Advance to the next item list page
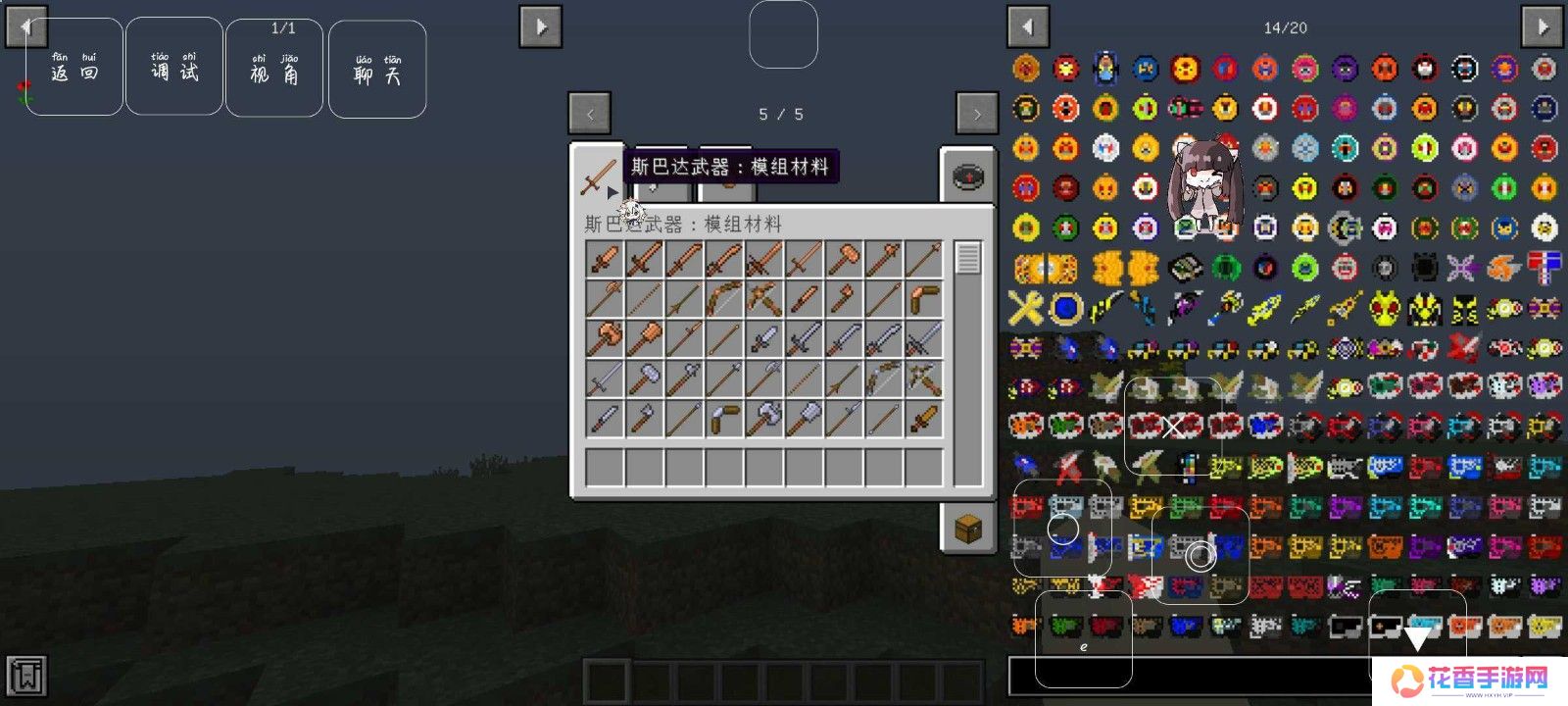This screenshot has height=706, width=1568. [1542, 26]
